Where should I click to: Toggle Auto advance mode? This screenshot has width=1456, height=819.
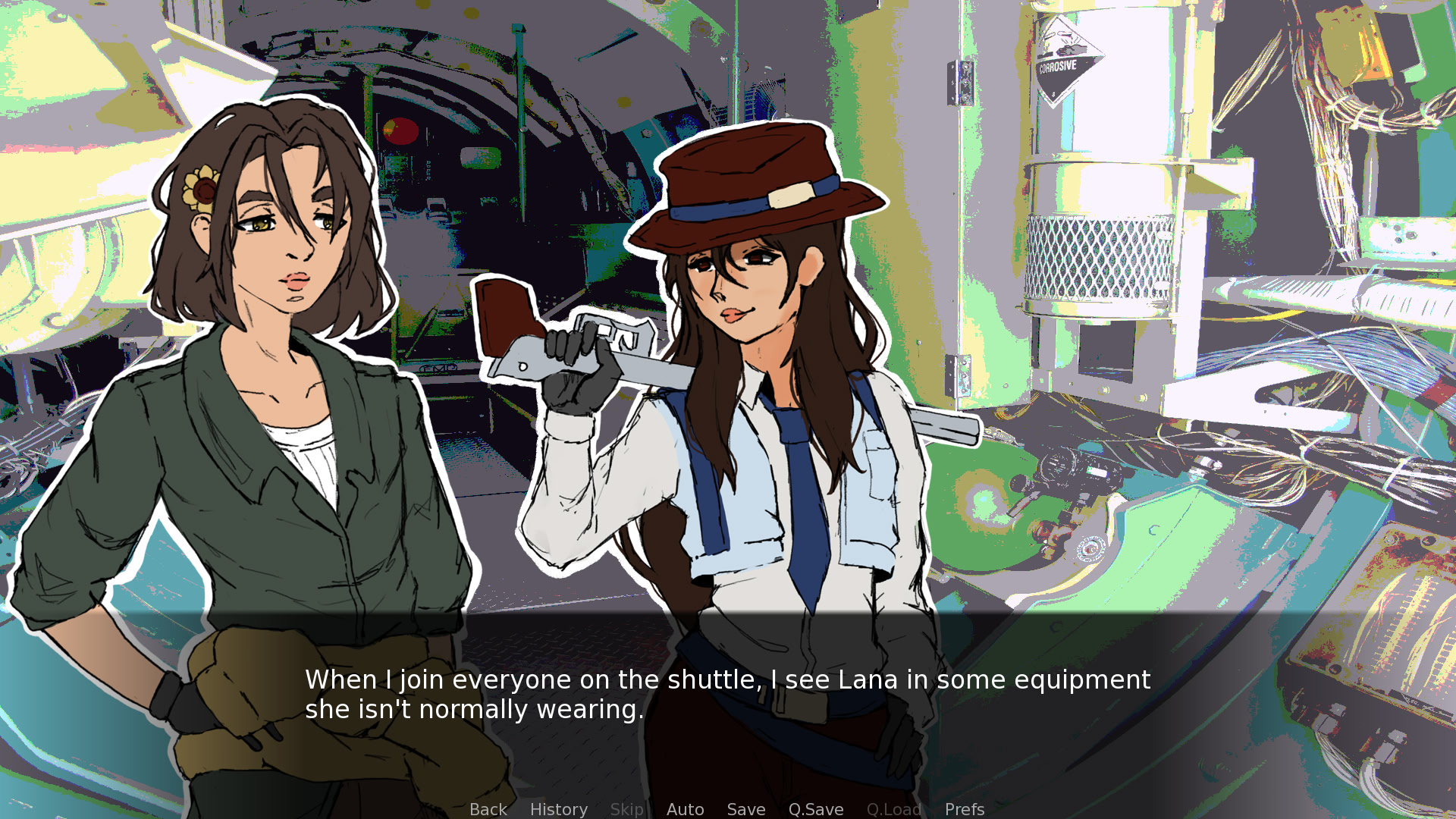[685, 809]
